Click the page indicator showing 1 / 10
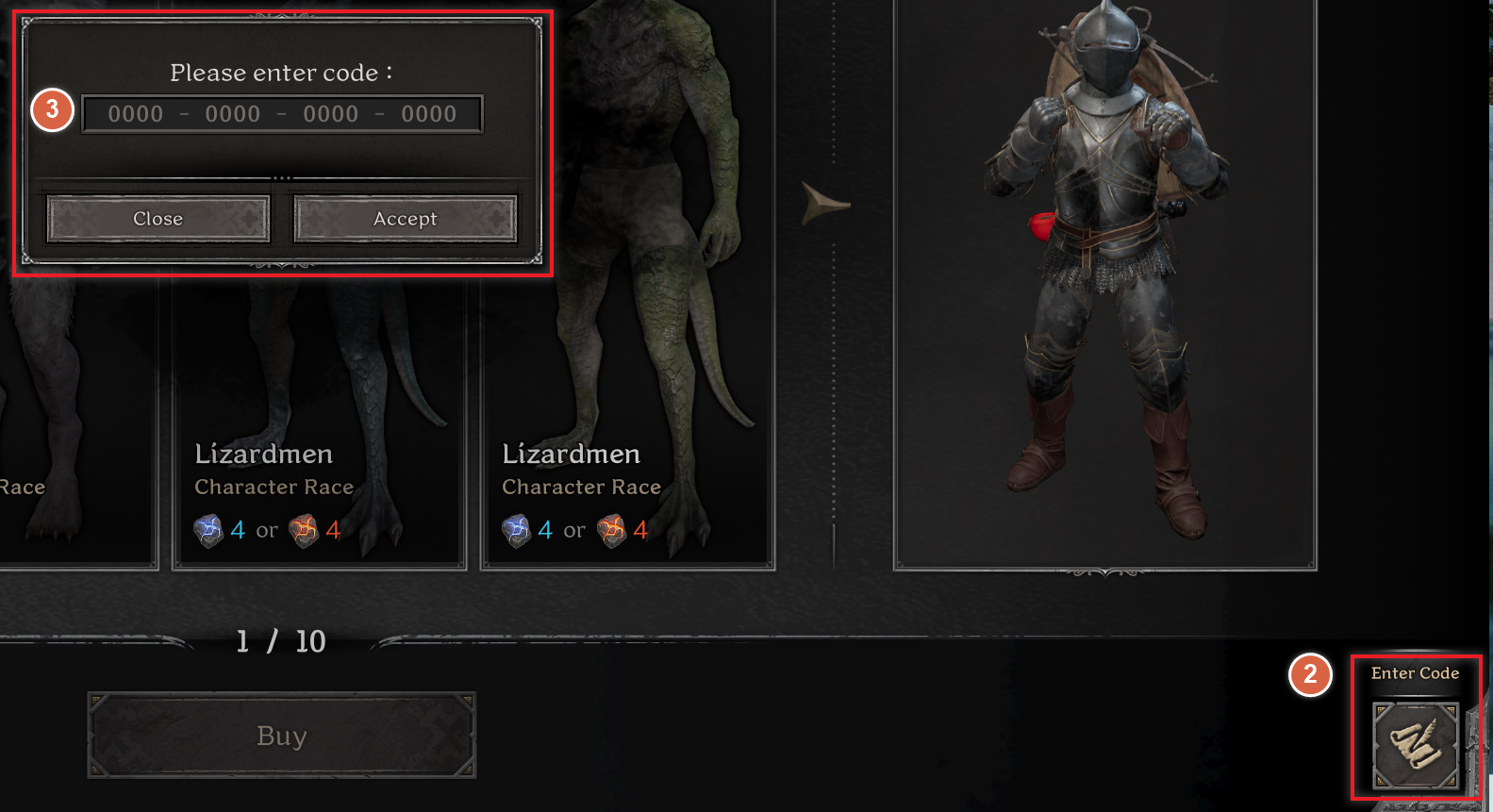1493x812 pixels. click(x=279, y=641)
